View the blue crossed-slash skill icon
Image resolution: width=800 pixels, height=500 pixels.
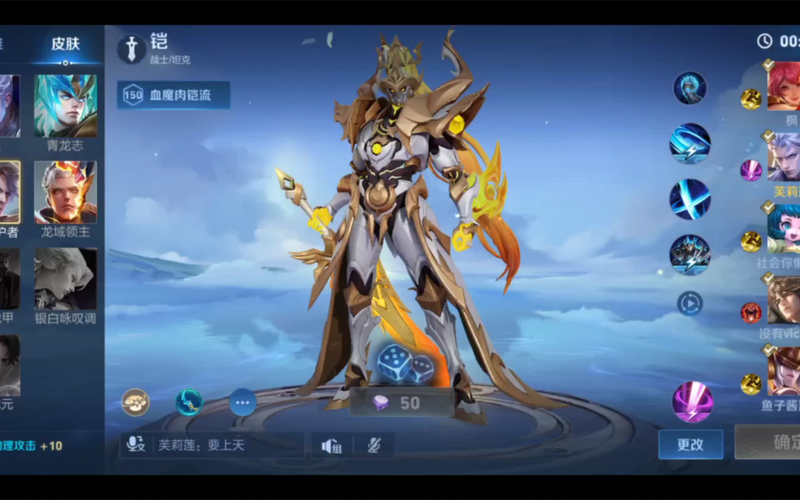point(690,199)
